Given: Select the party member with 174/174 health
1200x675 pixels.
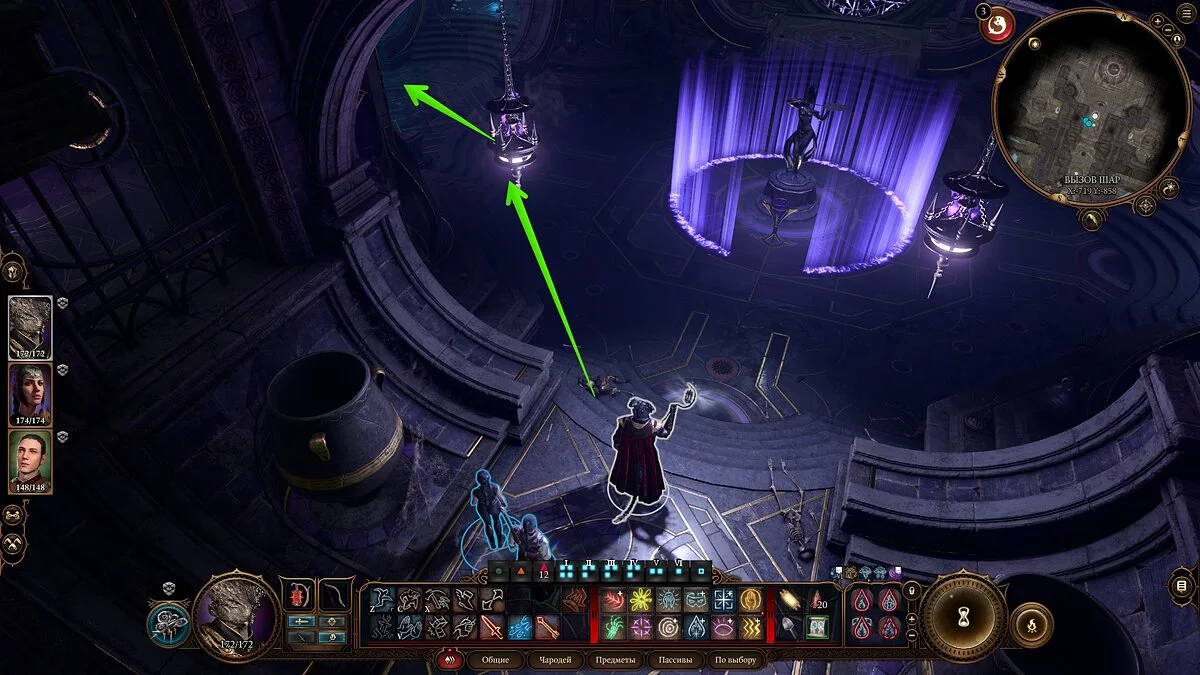Looking at the screenshot, I should [x=30, y=394].
